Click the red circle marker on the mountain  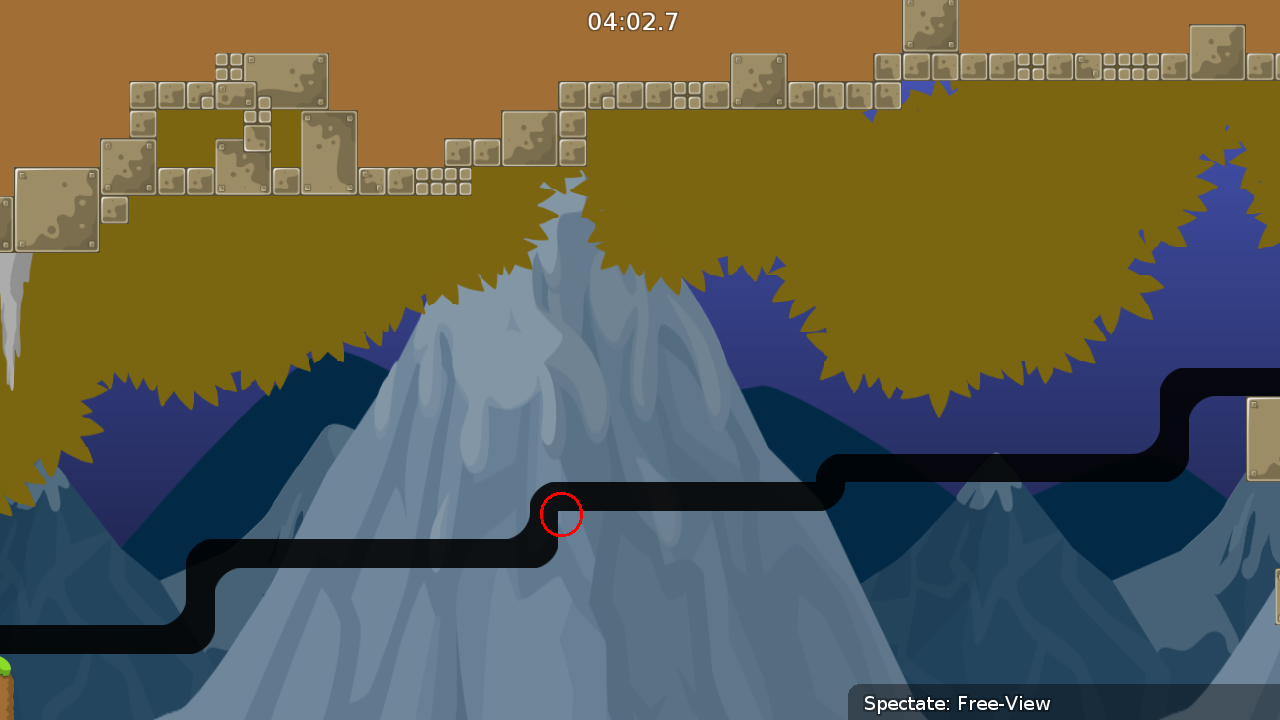[x=561, y=514]
